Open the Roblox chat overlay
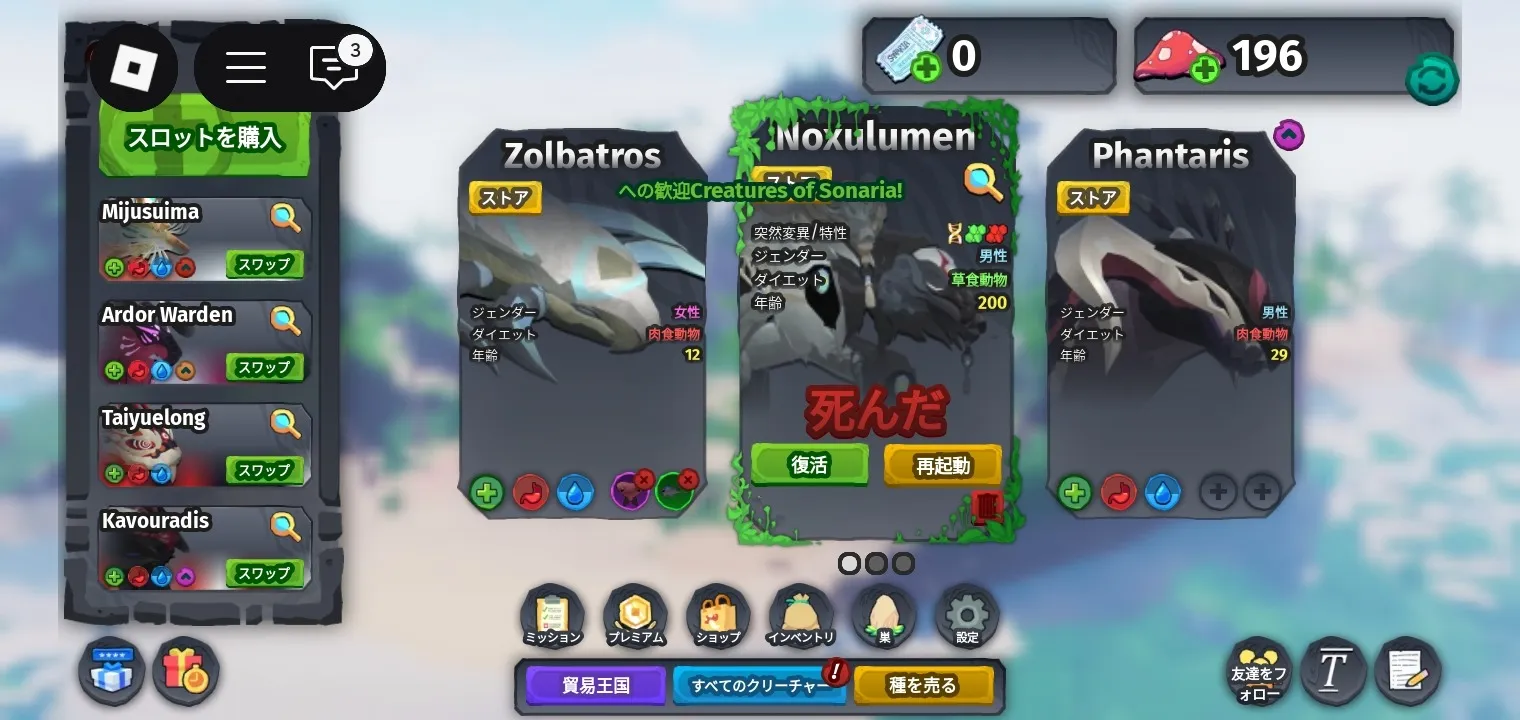The width and height of the screenshot is (1520, 720). tap(334, 67)
